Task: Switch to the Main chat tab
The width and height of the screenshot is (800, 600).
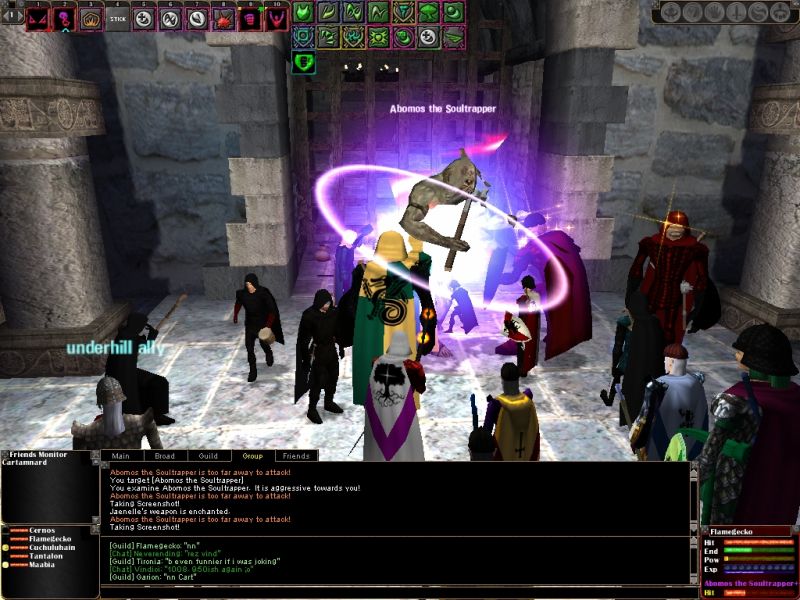Action: (x=120, y=456)
